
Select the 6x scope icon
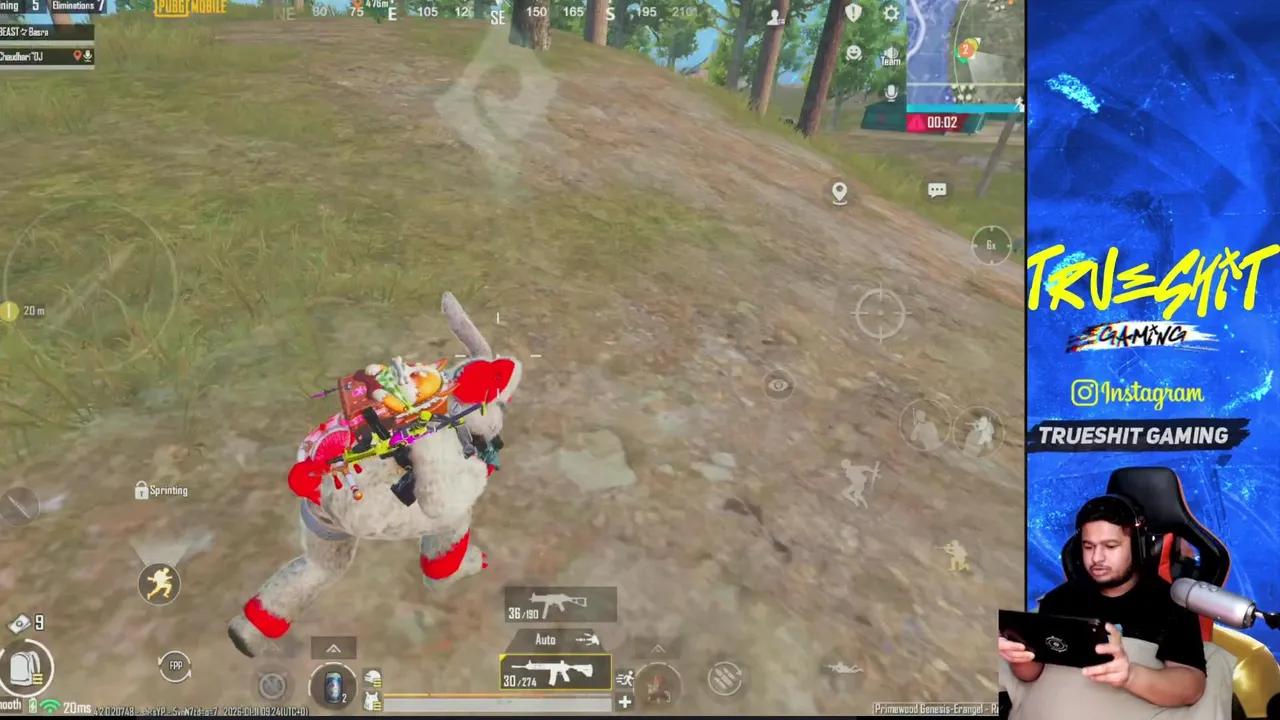click(991, 245)
